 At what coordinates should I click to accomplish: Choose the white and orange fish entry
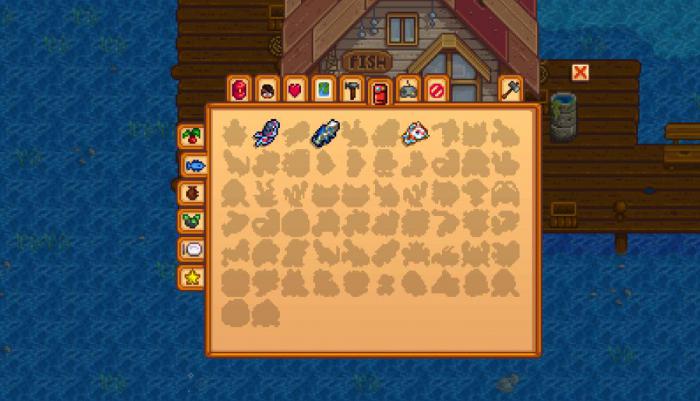click(x=416, y=133)
